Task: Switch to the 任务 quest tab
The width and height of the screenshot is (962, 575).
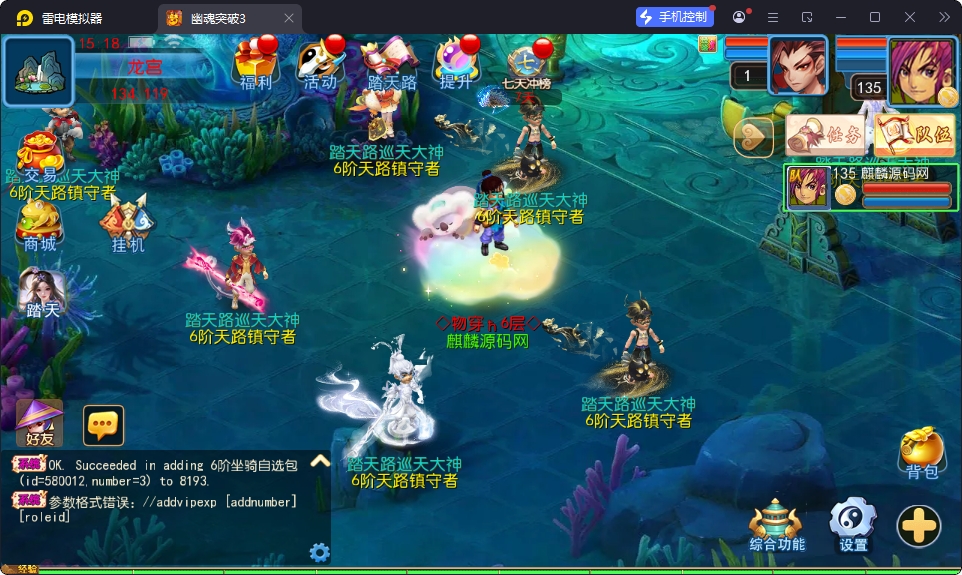Action: coord(825,135)
